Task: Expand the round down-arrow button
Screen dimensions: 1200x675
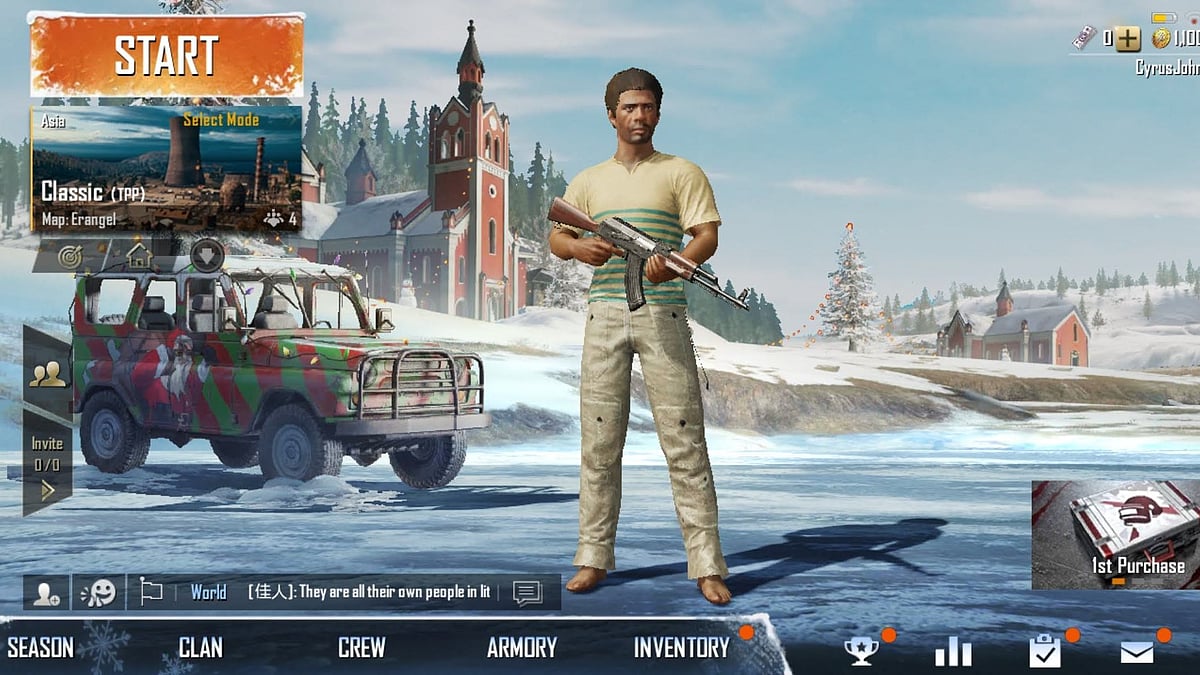Action: pos(207,255)
